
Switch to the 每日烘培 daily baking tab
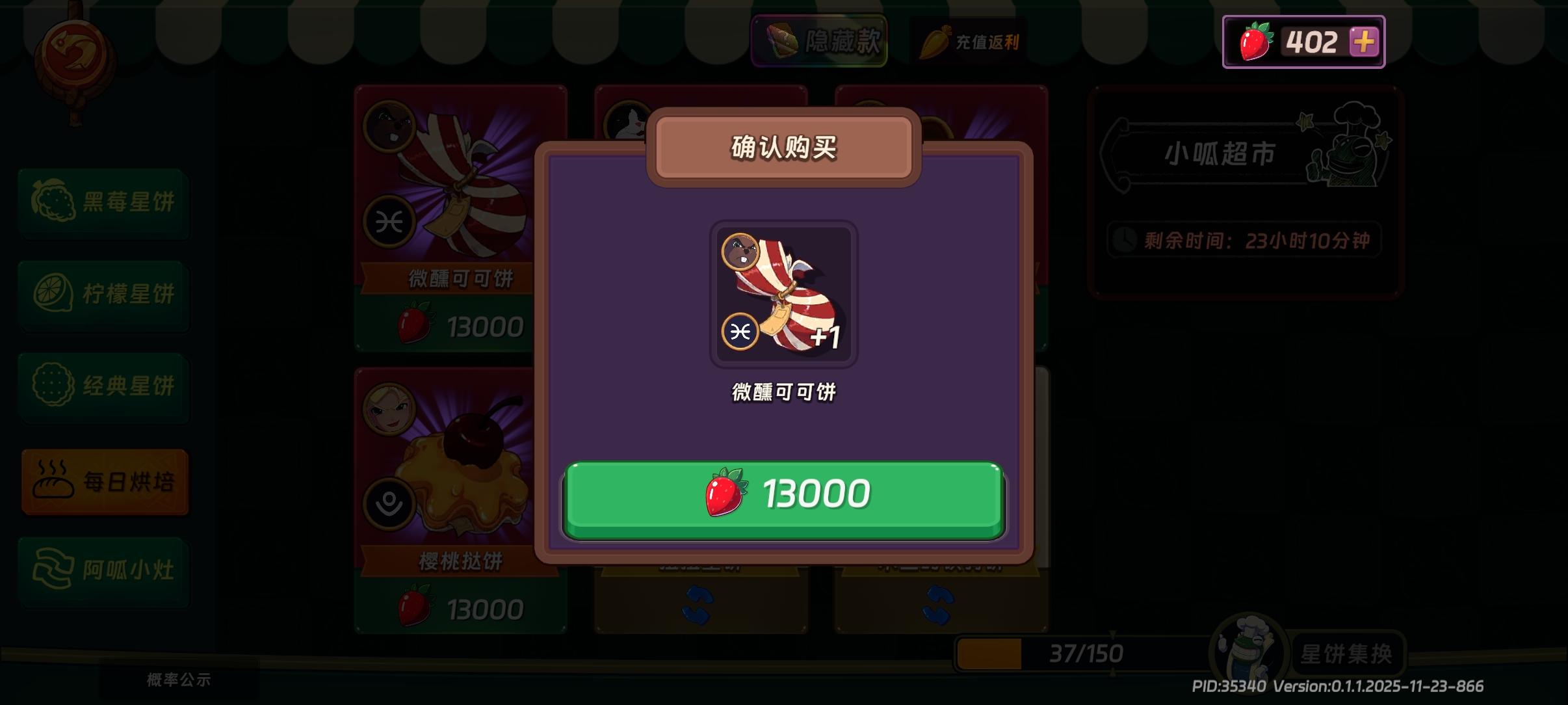point(105,481)
